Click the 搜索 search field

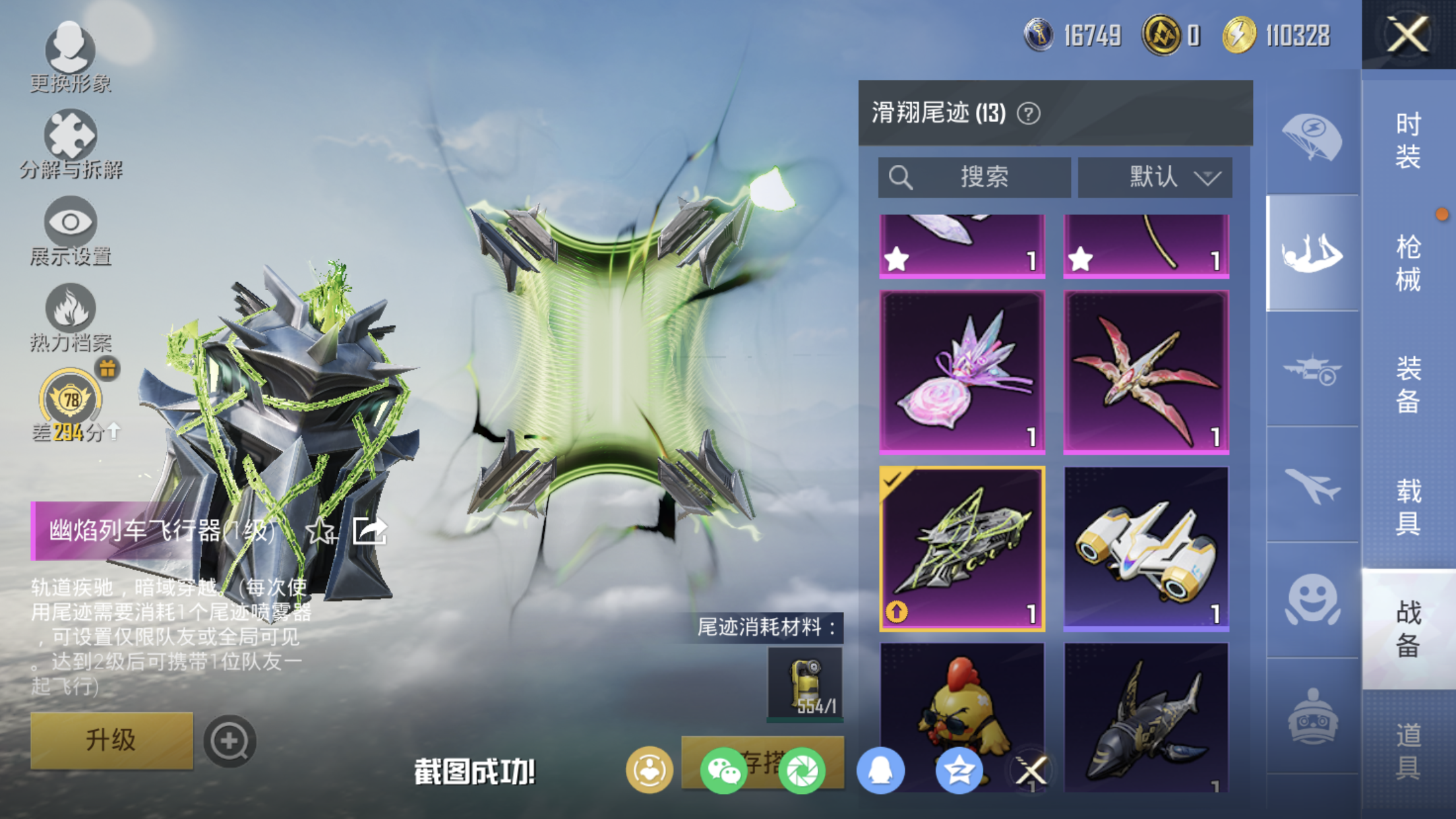click(x=974, y=177)
